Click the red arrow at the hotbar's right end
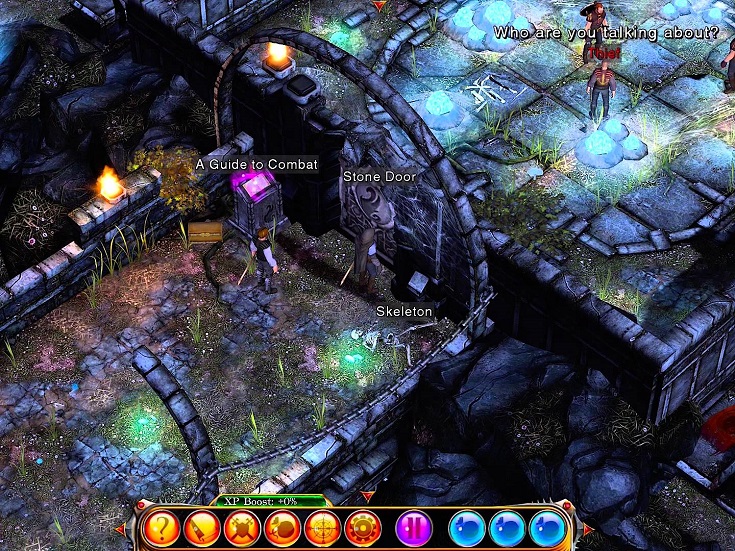Screen dimensions: 735x551 click(588, 528)
